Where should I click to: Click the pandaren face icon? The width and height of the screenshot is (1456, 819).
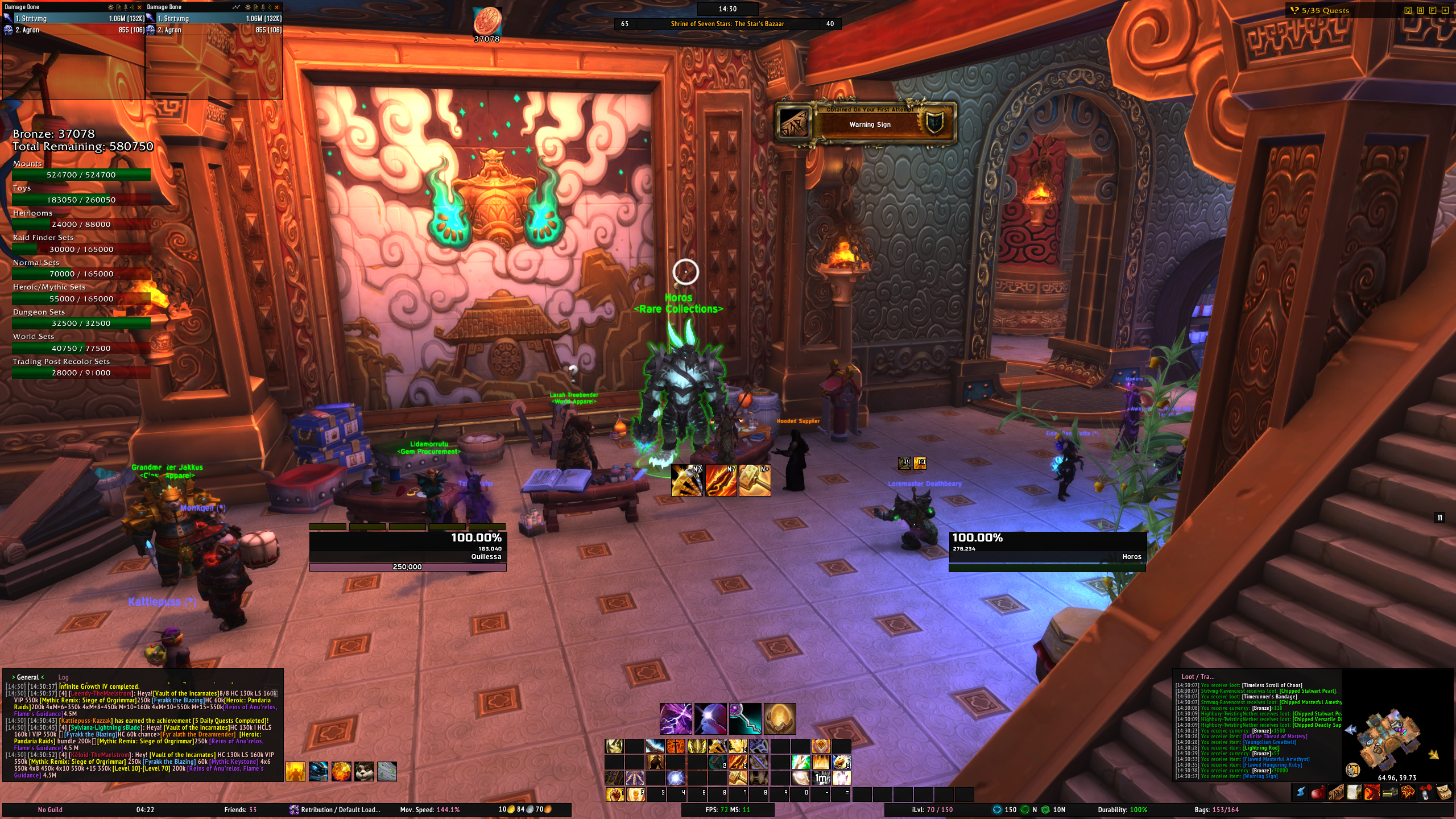[364, 771]
